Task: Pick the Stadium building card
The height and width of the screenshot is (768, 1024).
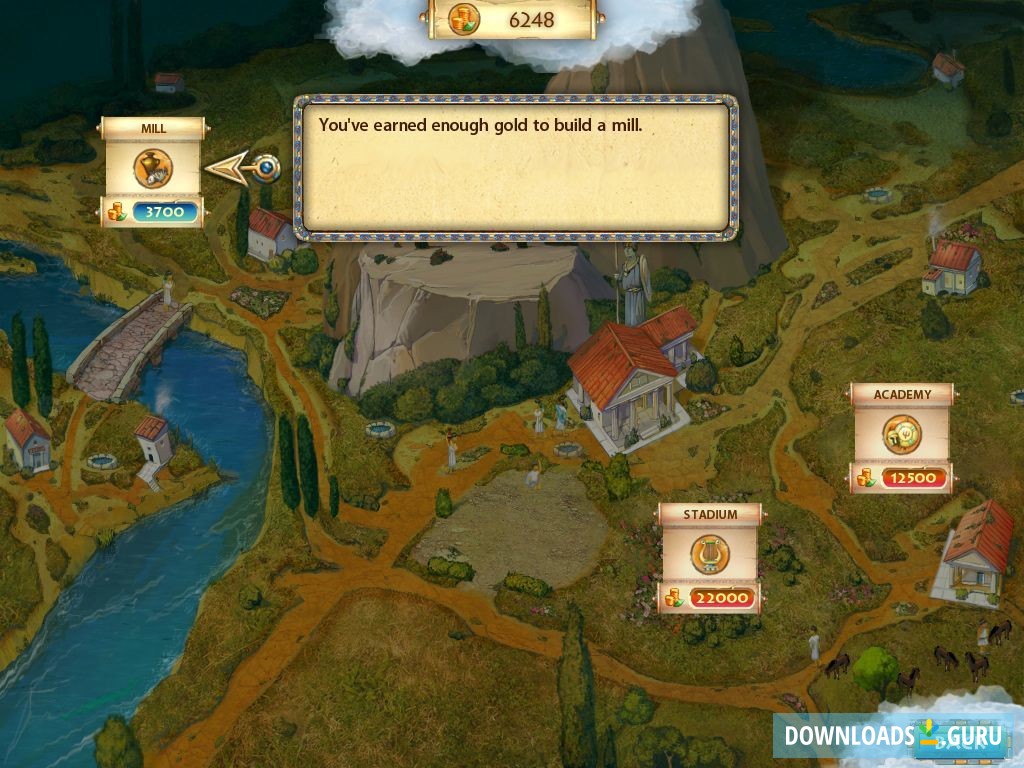Action: click(x=710, y=556)
